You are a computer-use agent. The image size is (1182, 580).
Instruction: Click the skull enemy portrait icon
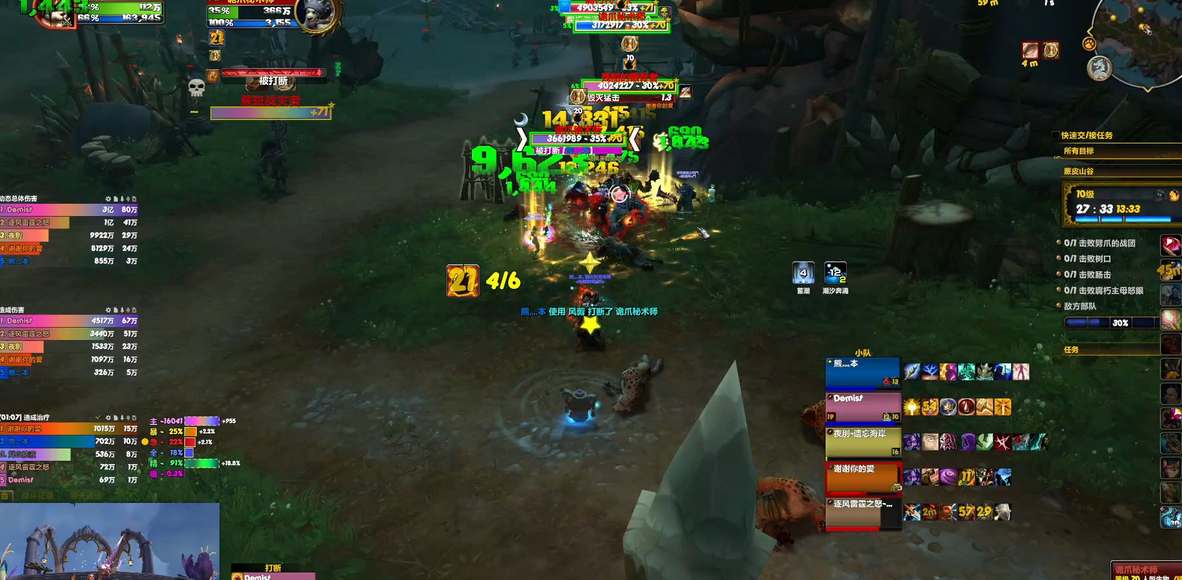tap(196, 88)
